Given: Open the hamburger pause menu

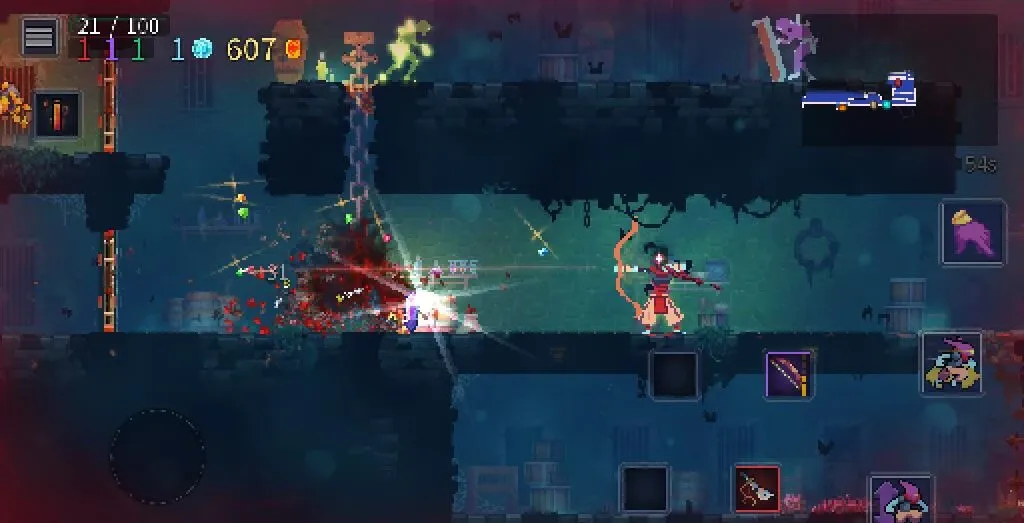Looking at the screenshot, I should point(40,38).
